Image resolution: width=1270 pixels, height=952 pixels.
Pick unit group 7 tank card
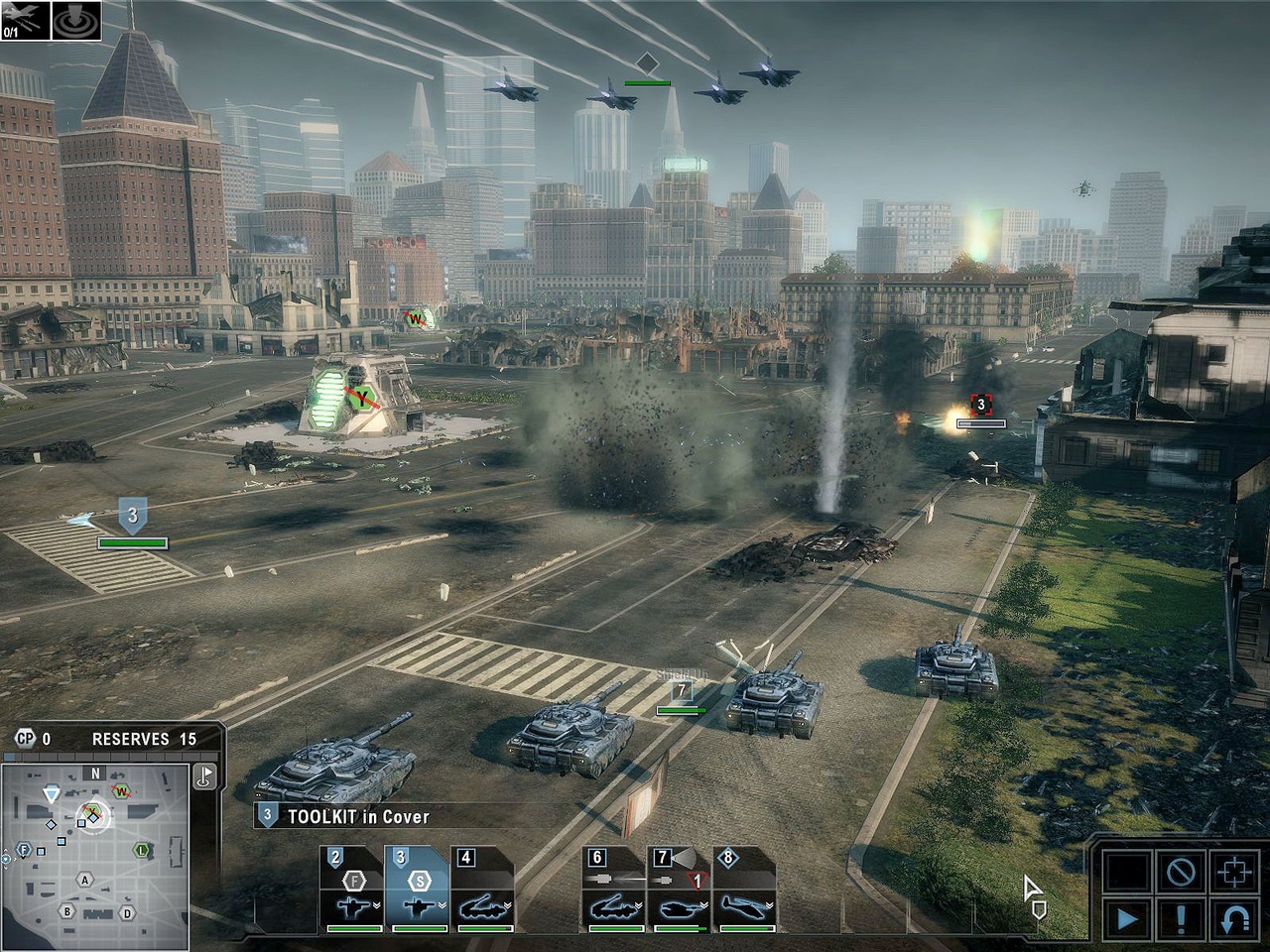[679, 890]
